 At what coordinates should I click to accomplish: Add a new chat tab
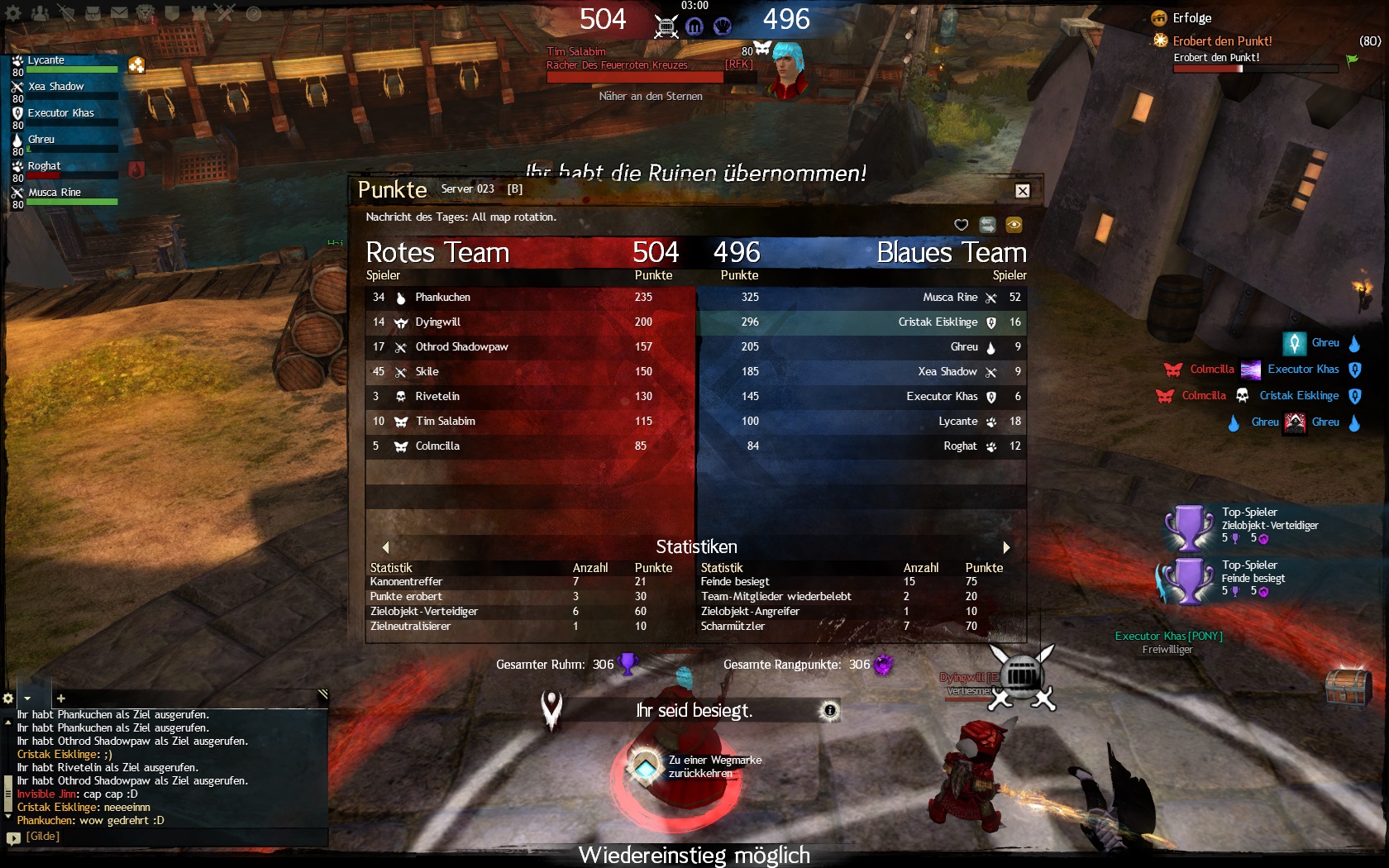point(60,699)
